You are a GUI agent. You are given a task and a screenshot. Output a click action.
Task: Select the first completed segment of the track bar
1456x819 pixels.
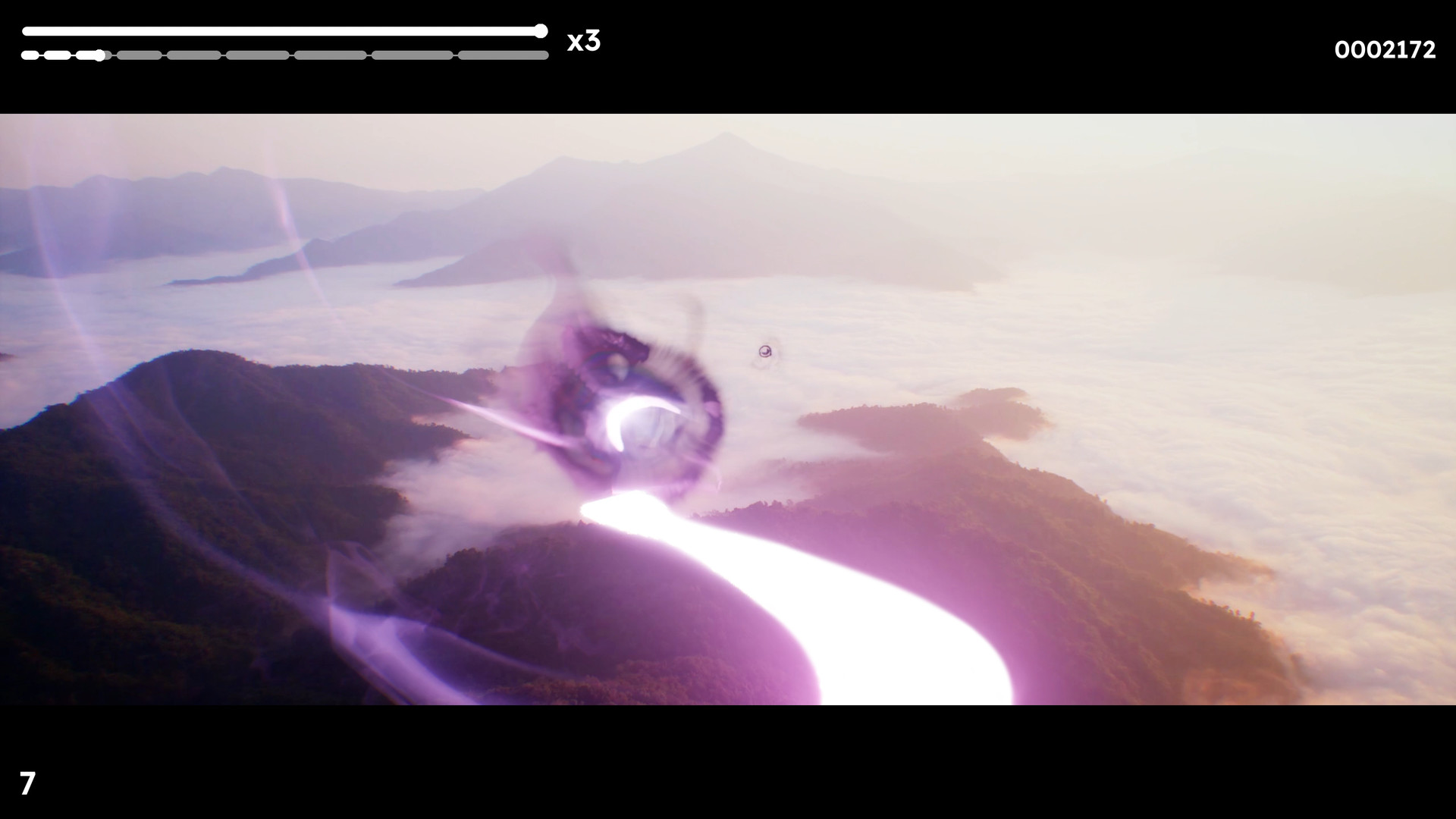[30, 55]
